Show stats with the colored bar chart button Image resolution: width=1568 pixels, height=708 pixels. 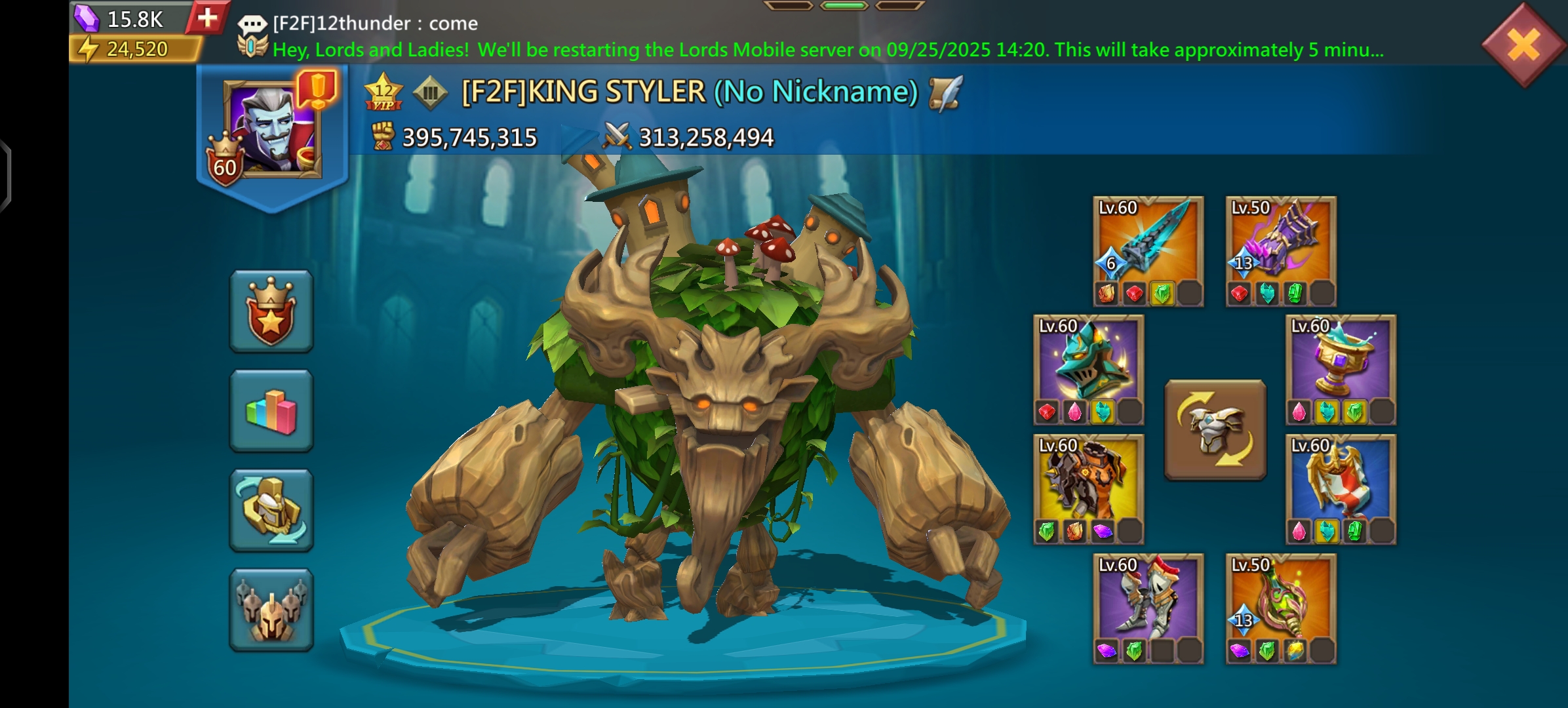[271, 411]
